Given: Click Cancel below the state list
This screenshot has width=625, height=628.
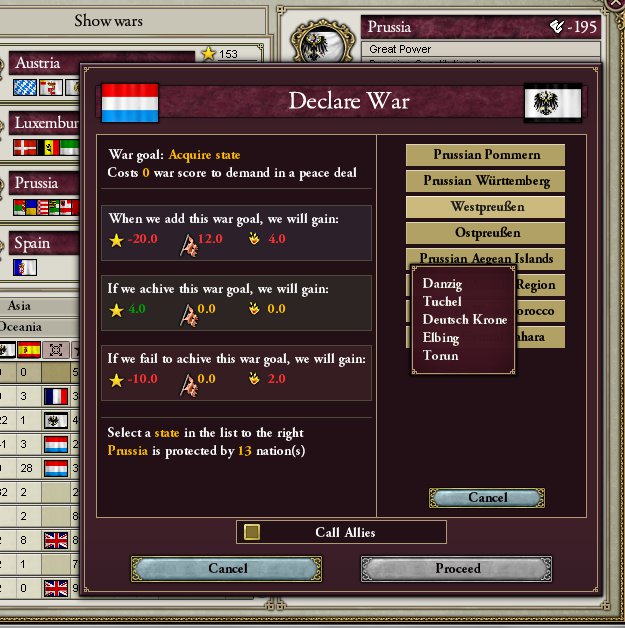Looking at the screenshot, I should pyautogui.click(x=487, y=498).
